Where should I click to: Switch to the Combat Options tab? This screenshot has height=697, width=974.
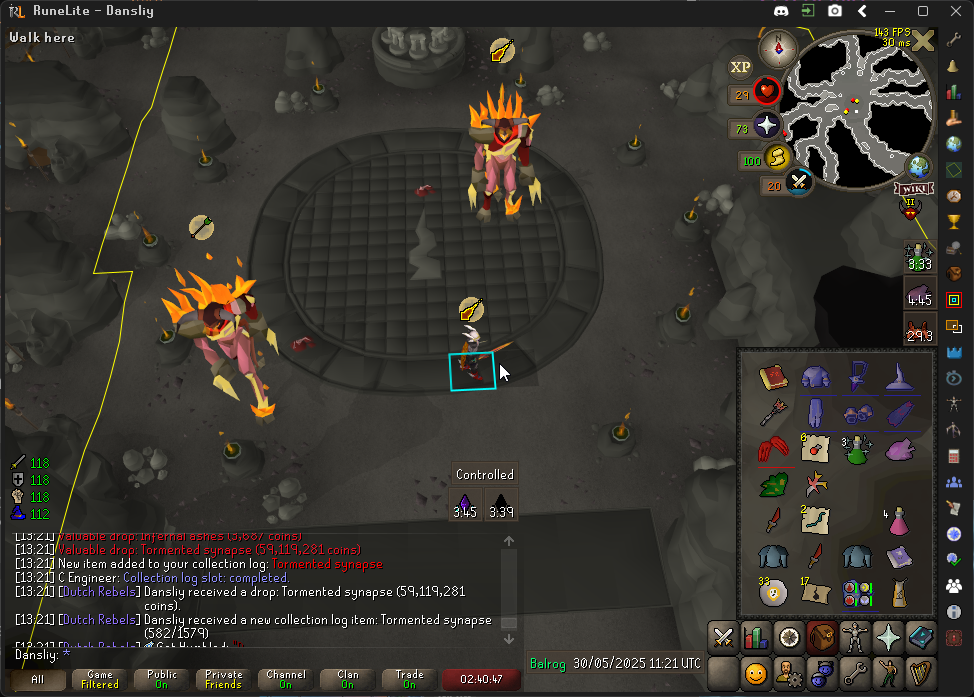tap(724, 637)
